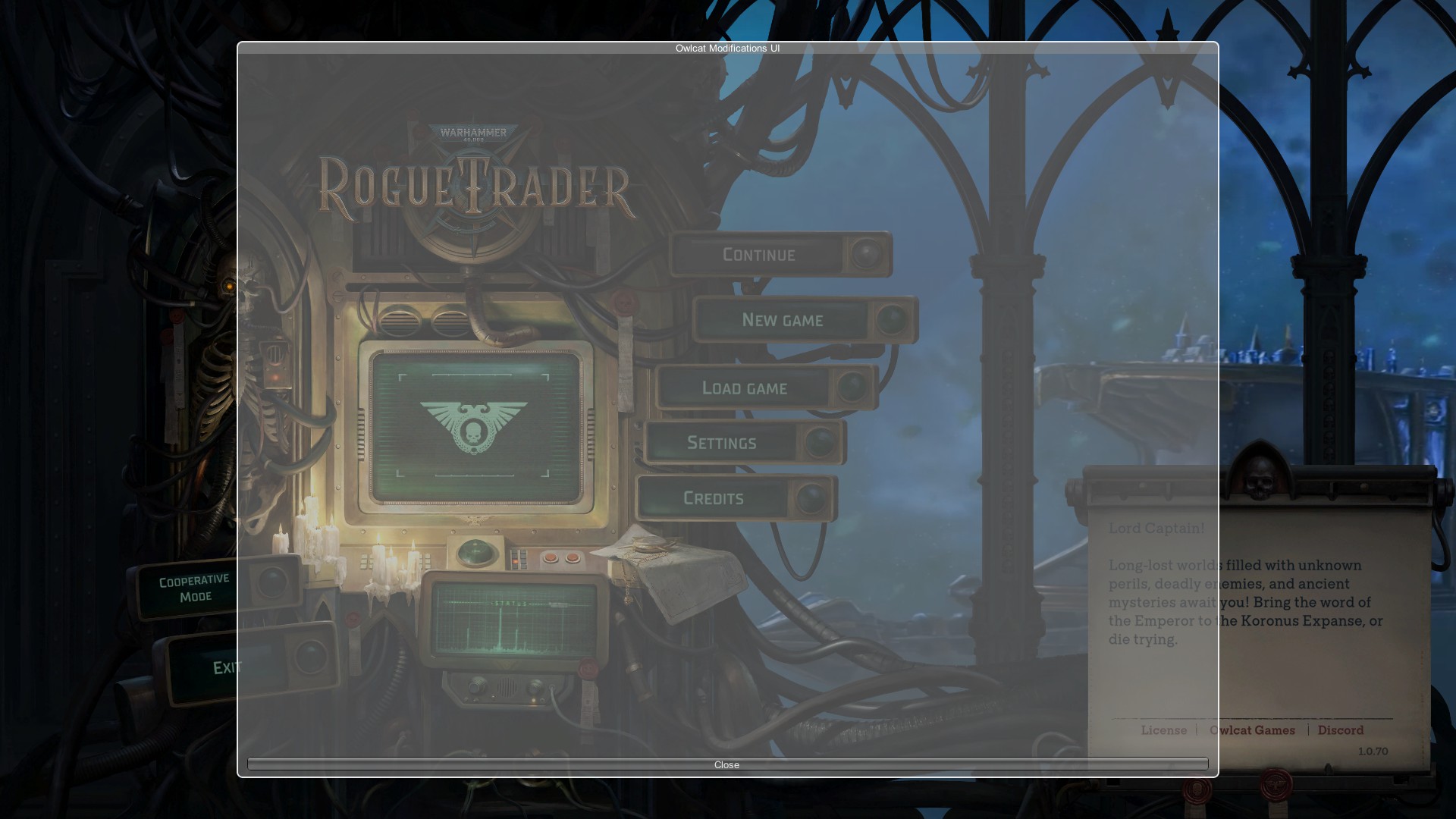1456x819 pixels.
Task: Open the Load Game menu
Action: 745,388
